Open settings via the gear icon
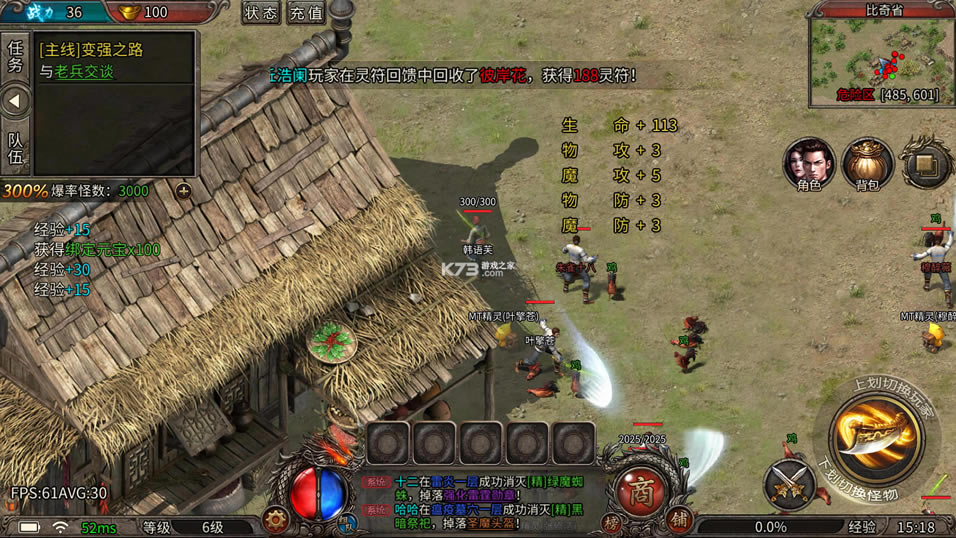This screenshot has height=538, width=956. (x=275, y=520)
